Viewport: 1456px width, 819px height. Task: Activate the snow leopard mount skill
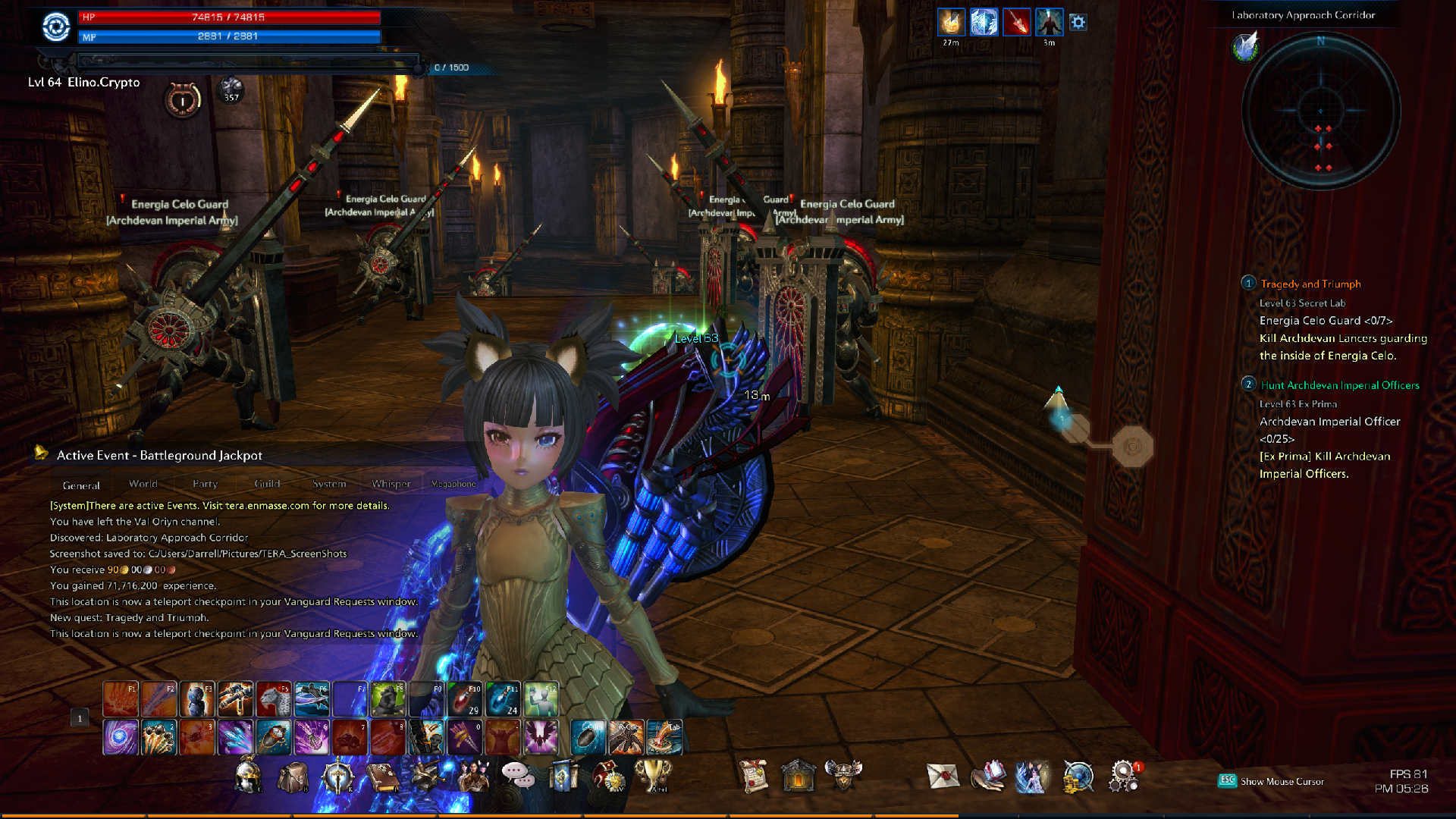(274, 699)
